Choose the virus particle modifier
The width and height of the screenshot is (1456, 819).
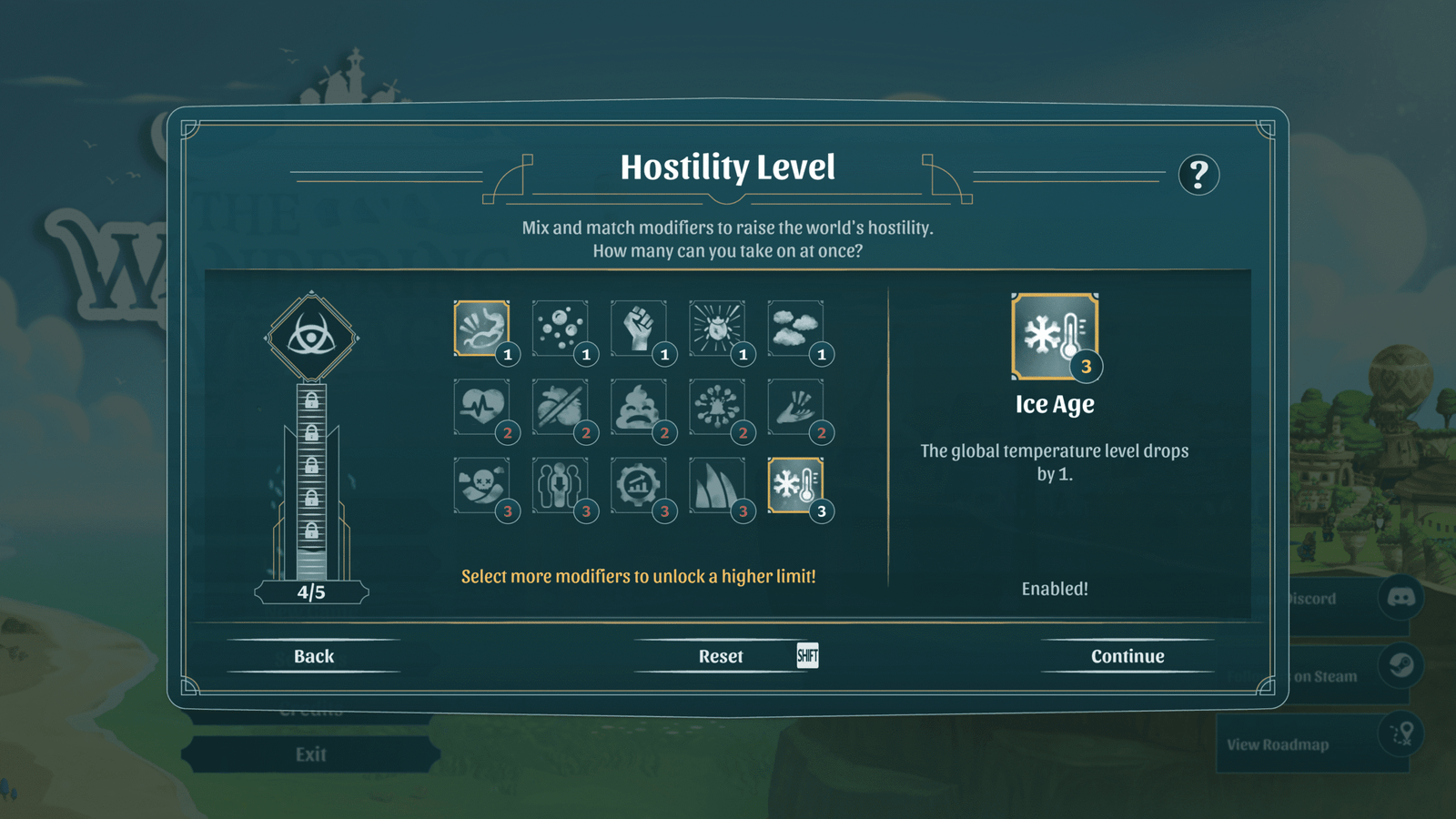pyautogui.click(x=716, y=407)
